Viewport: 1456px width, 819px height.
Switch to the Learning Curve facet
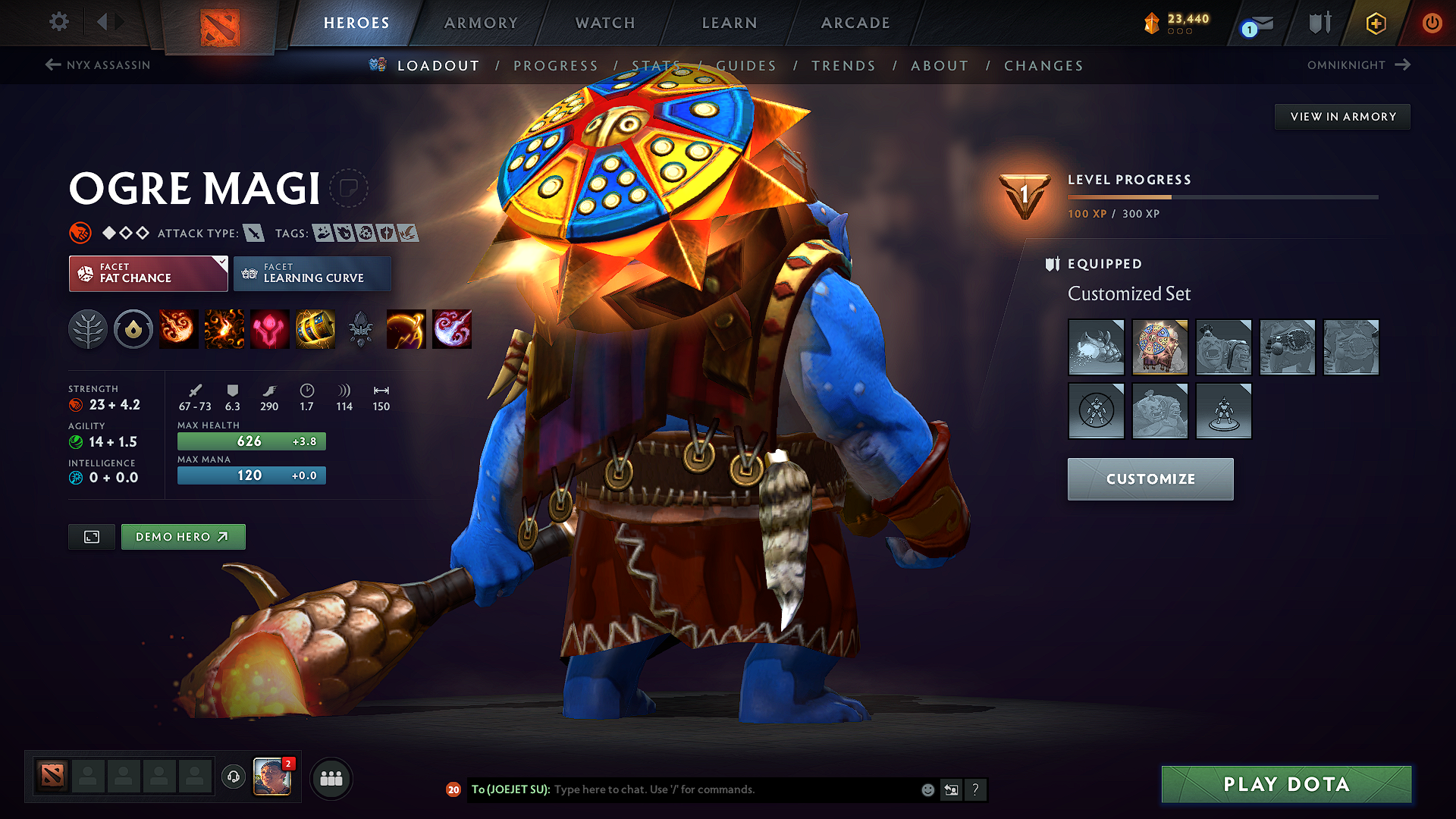[x=312, y=273]
